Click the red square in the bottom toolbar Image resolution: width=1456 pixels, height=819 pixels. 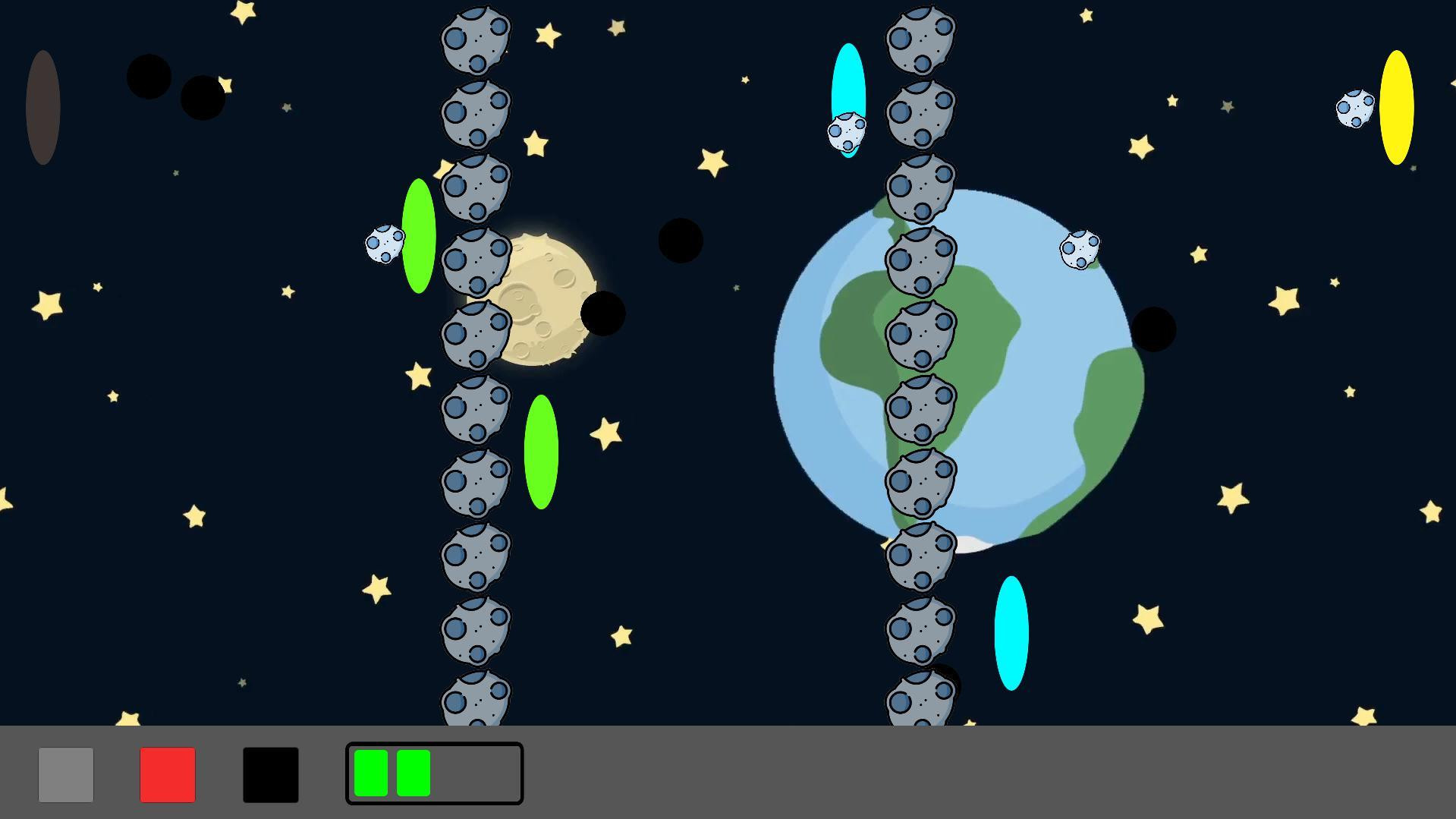[x=167, y=773]
